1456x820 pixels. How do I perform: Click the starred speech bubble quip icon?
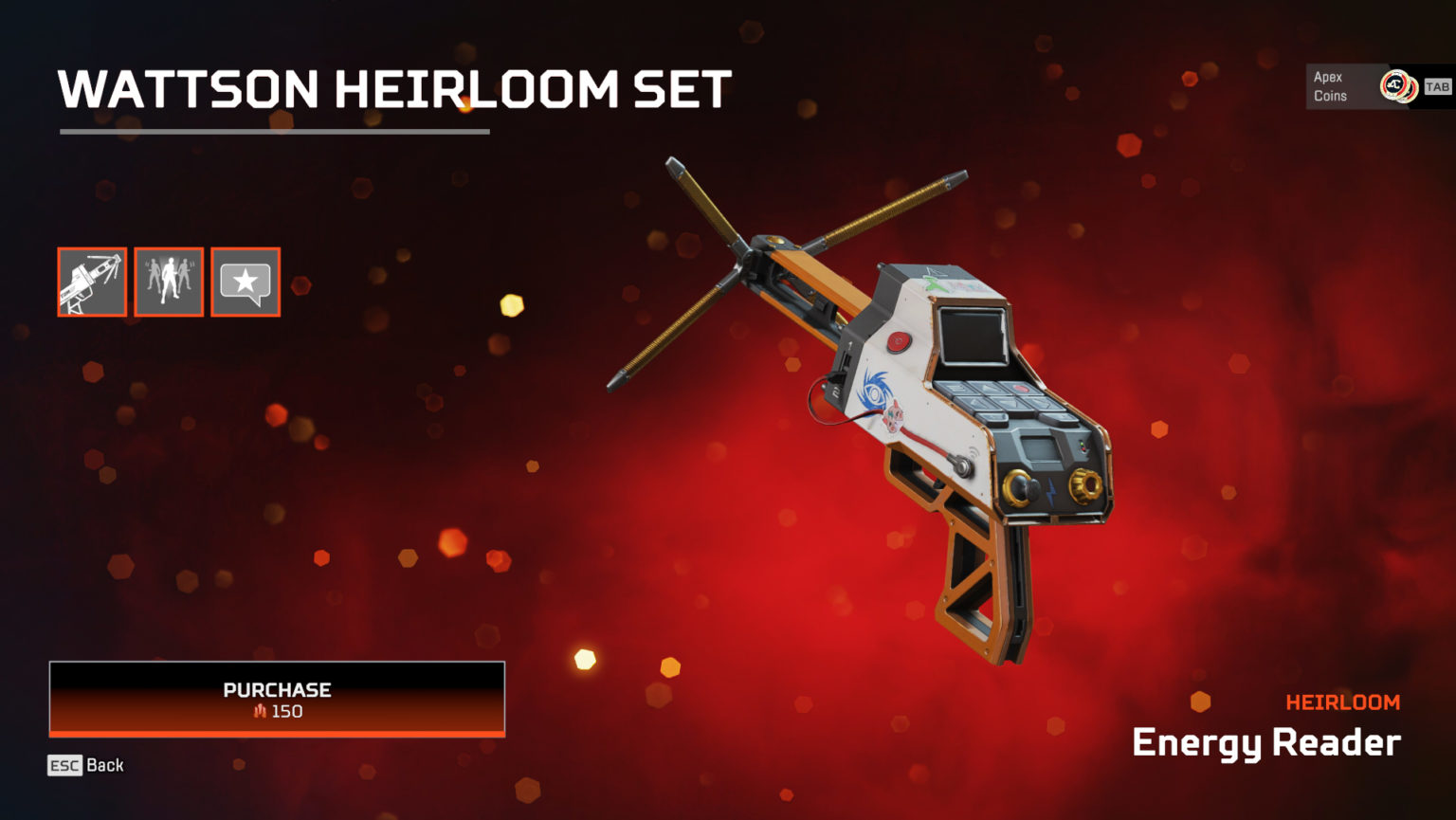pyautogui.click(x=246, y=281)
